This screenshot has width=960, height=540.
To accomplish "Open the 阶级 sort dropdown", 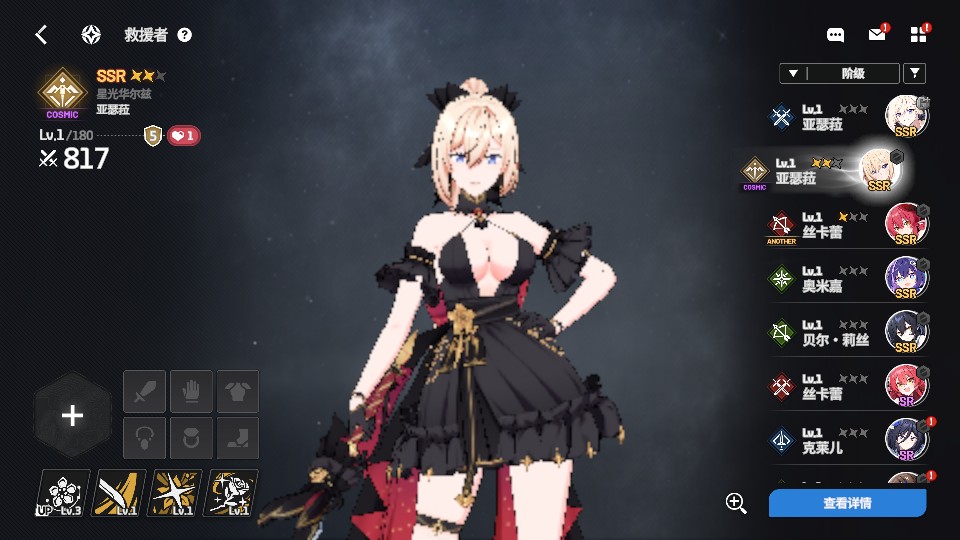I will point(838,73).
